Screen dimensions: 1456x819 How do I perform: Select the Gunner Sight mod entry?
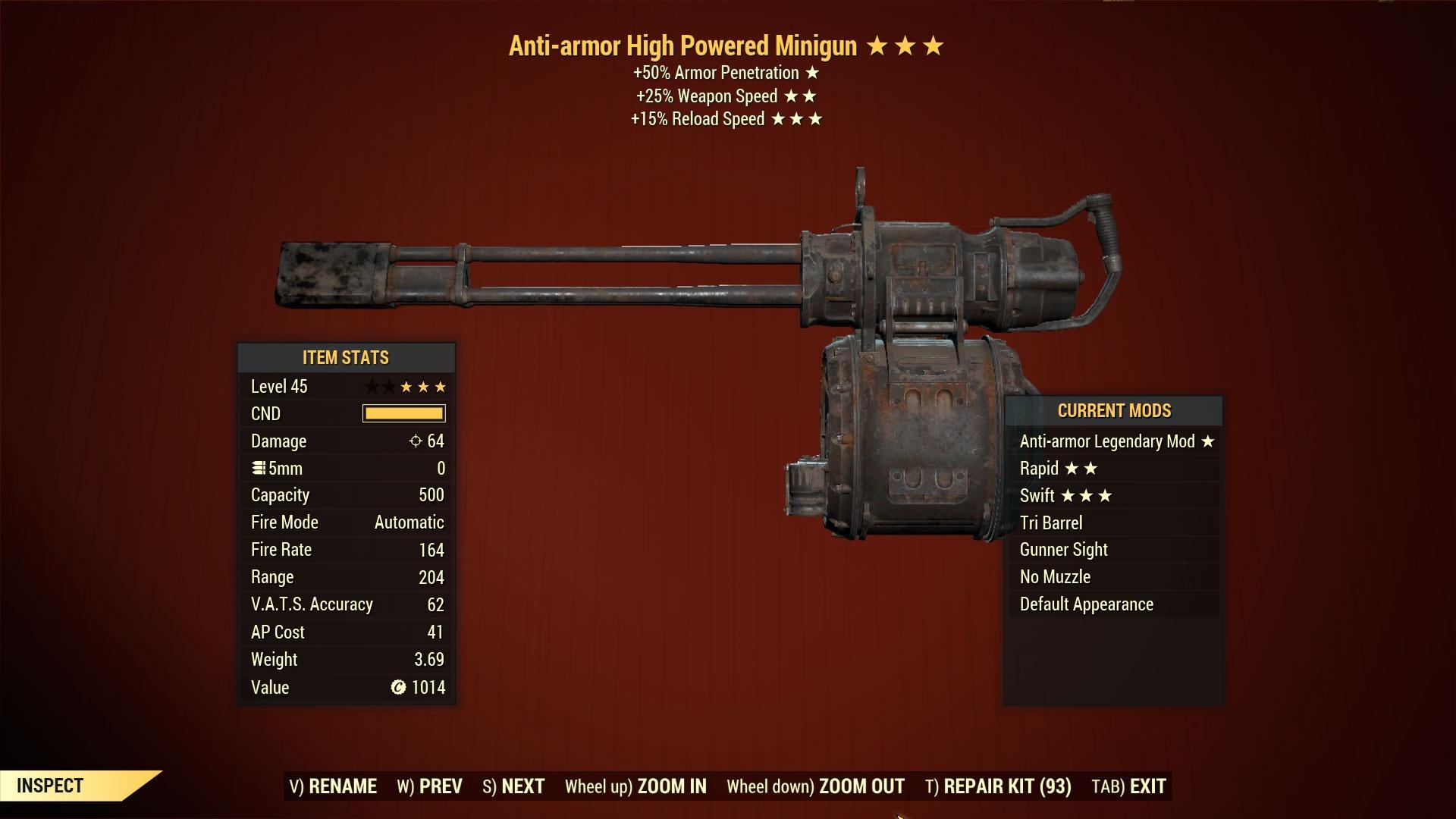(1063, 550)
